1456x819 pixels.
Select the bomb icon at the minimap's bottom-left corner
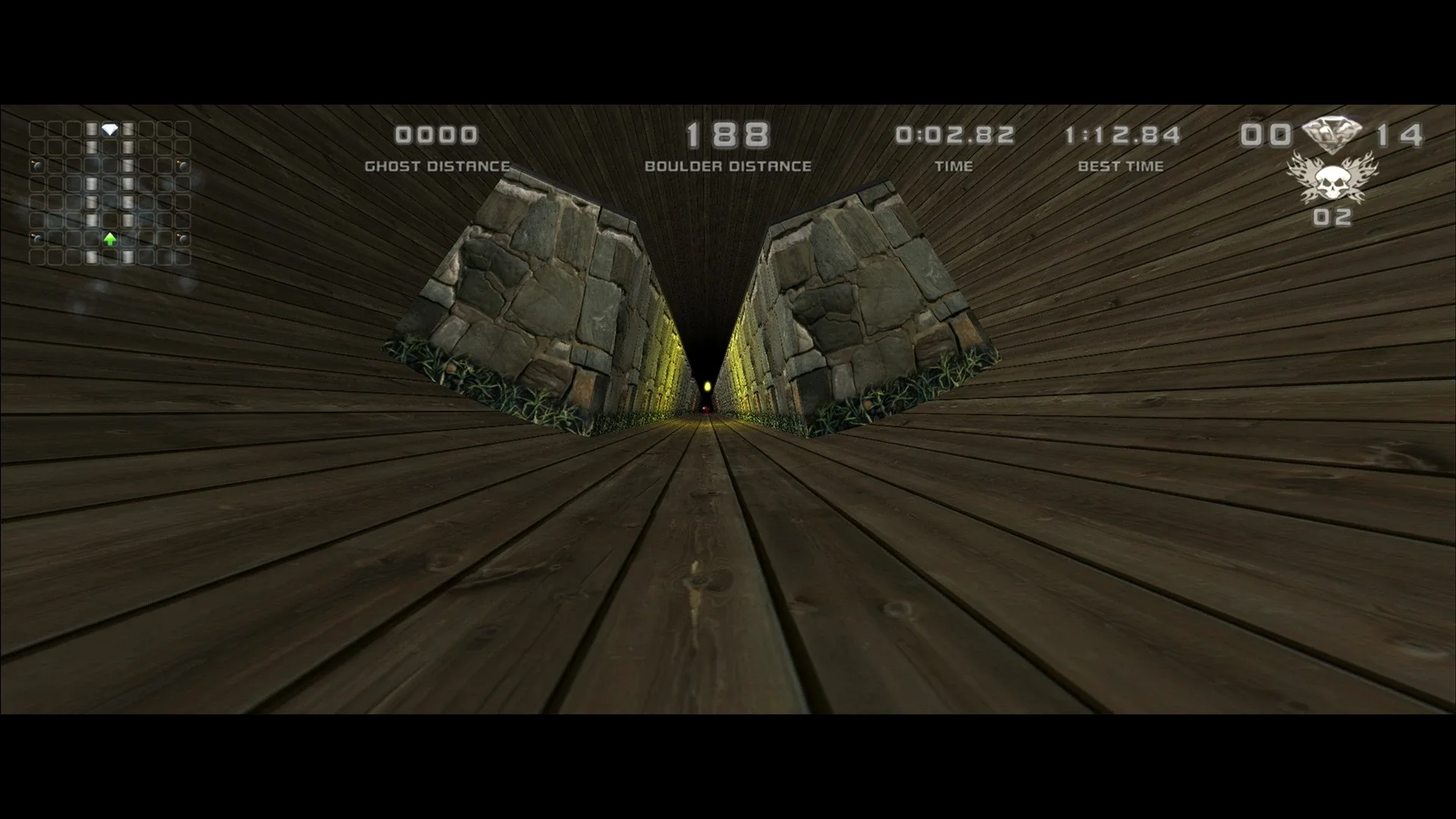36,239
